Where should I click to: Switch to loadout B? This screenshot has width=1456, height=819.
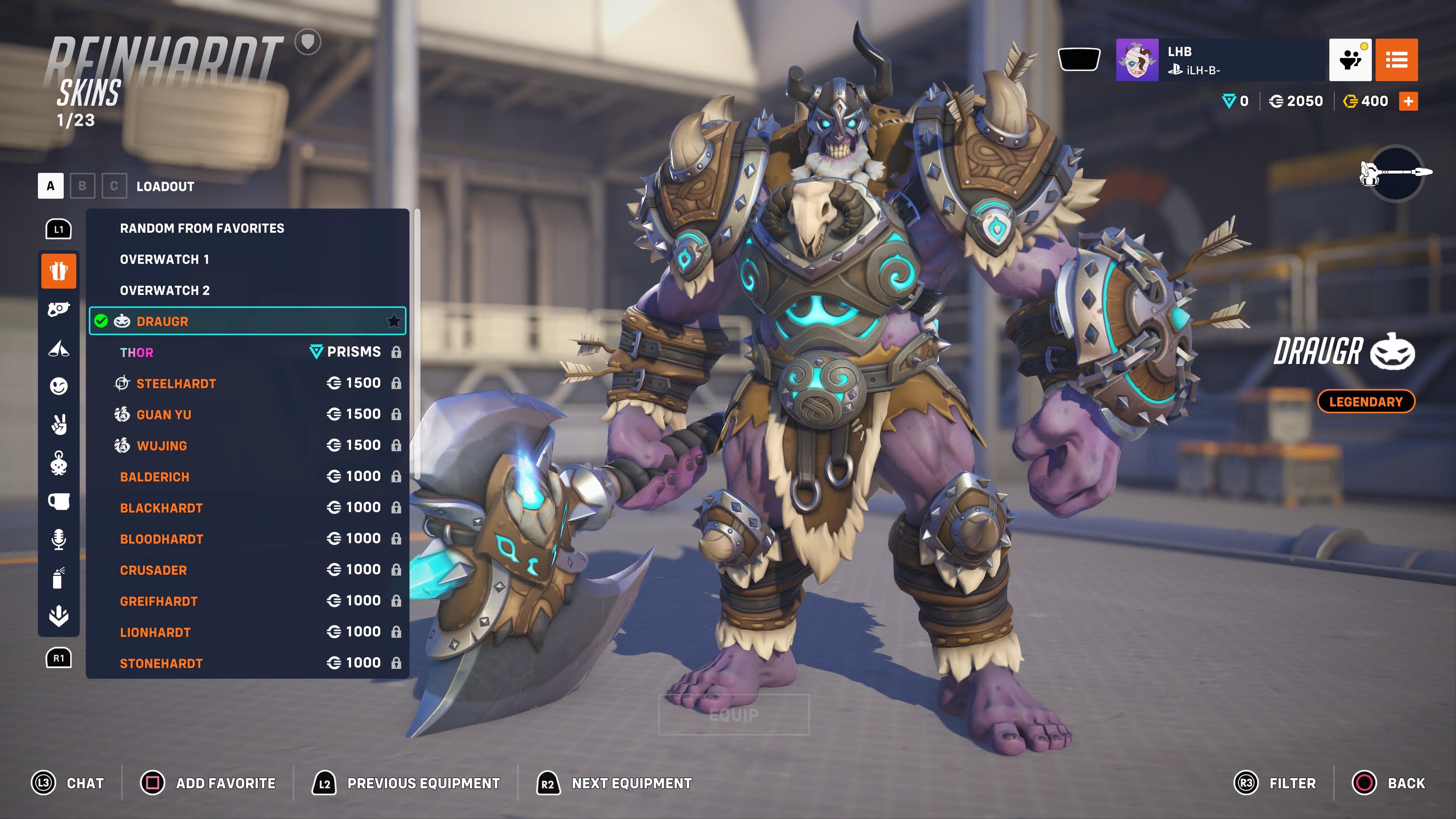point(83,186)
